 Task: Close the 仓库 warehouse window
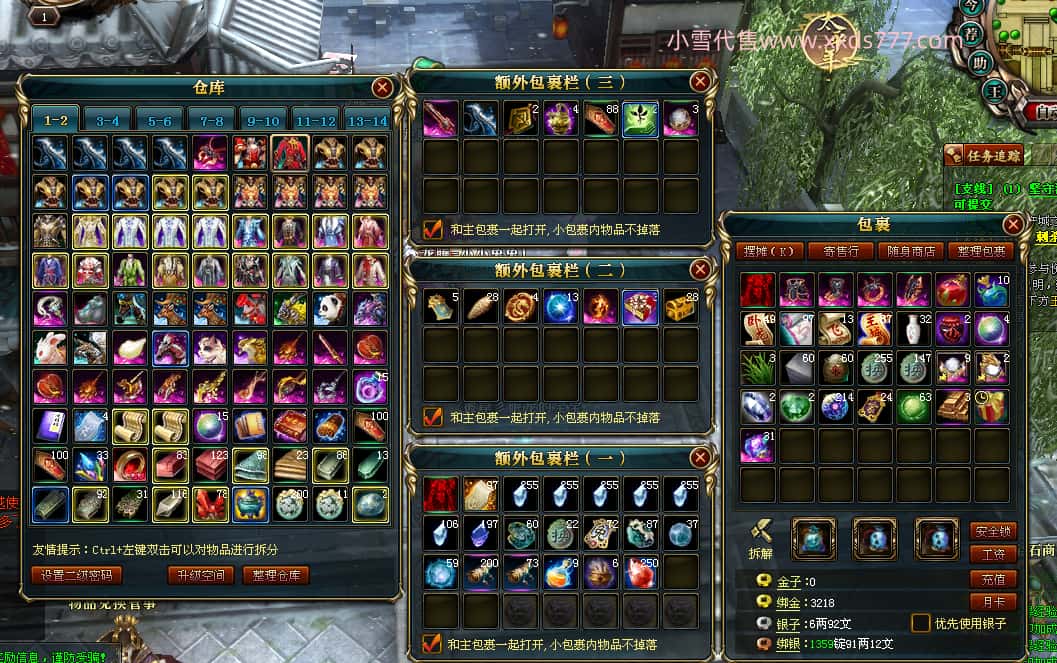[x=382, y=88]
